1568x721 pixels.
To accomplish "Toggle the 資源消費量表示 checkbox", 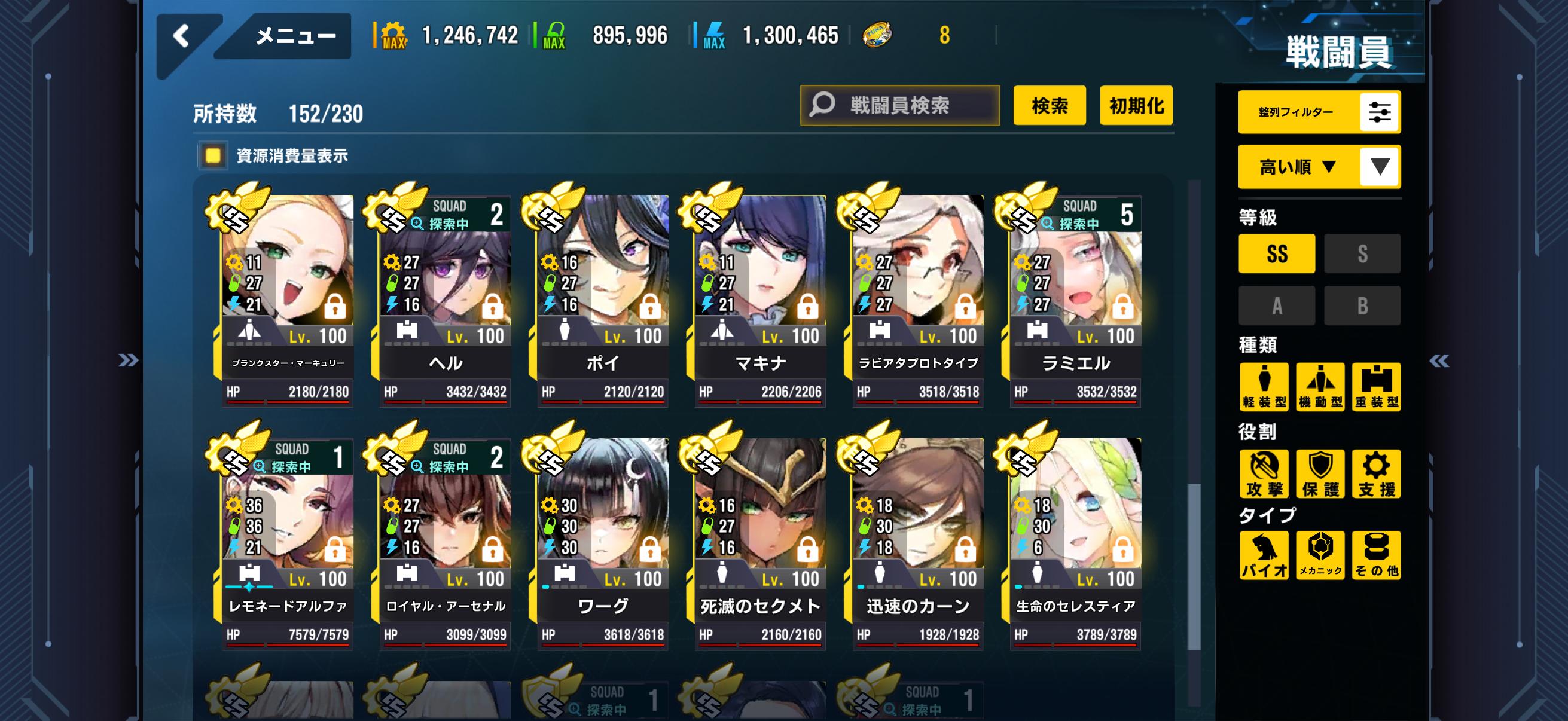I will pos(213,156).
